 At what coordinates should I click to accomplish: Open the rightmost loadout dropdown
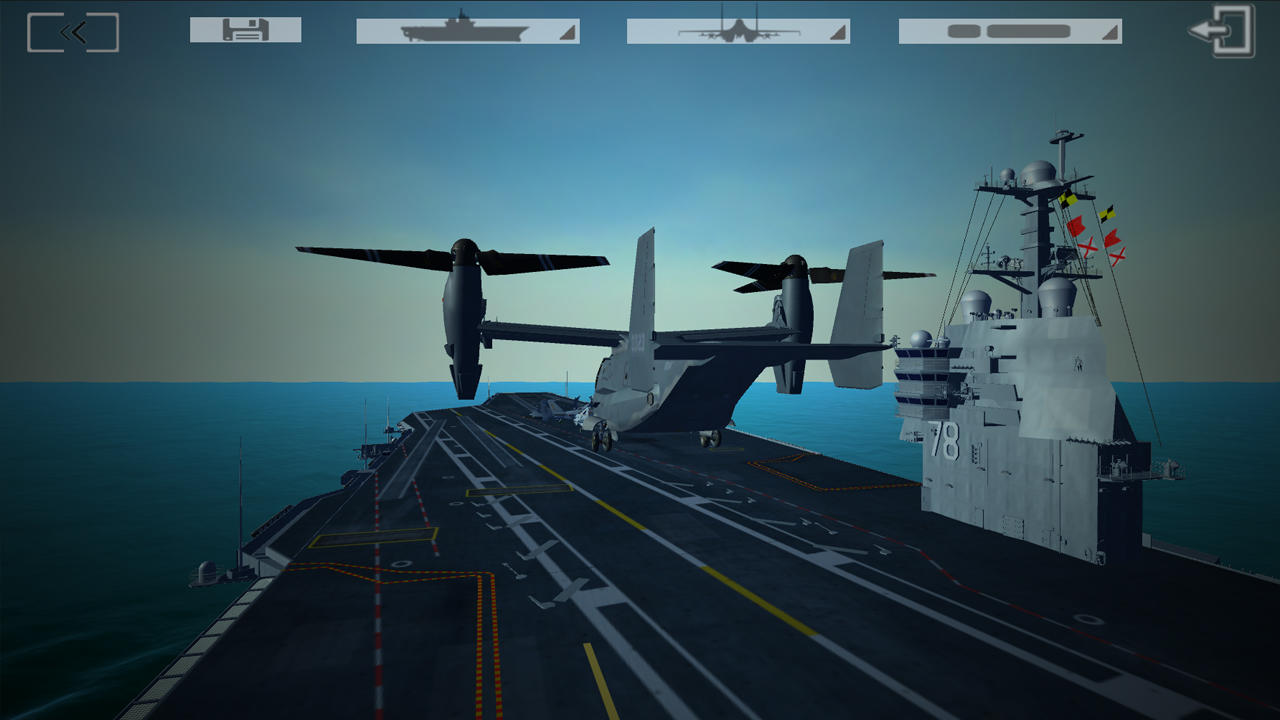tap(1010, 31)
